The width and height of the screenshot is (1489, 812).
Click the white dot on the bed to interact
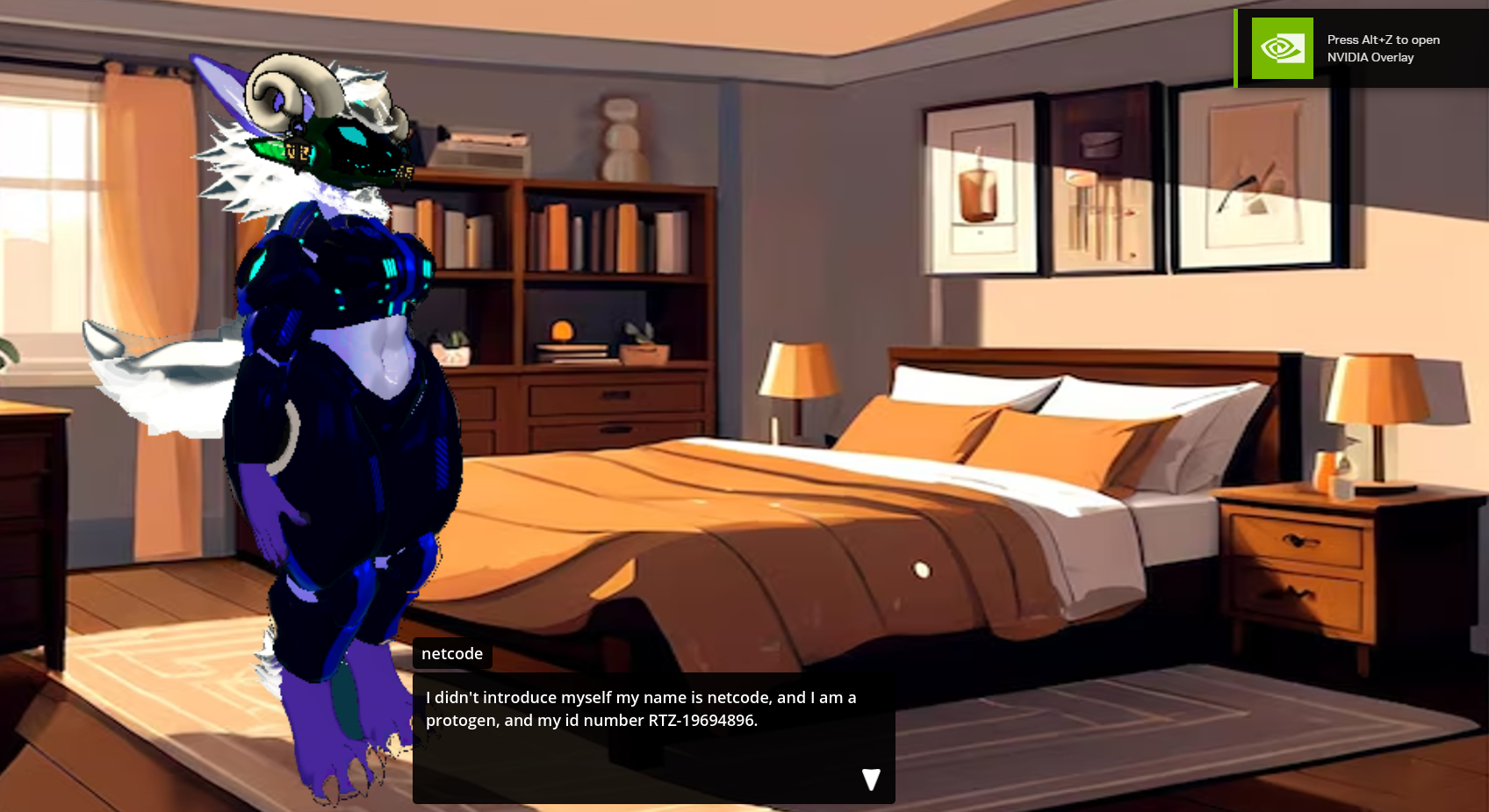[x=920, y=571]
